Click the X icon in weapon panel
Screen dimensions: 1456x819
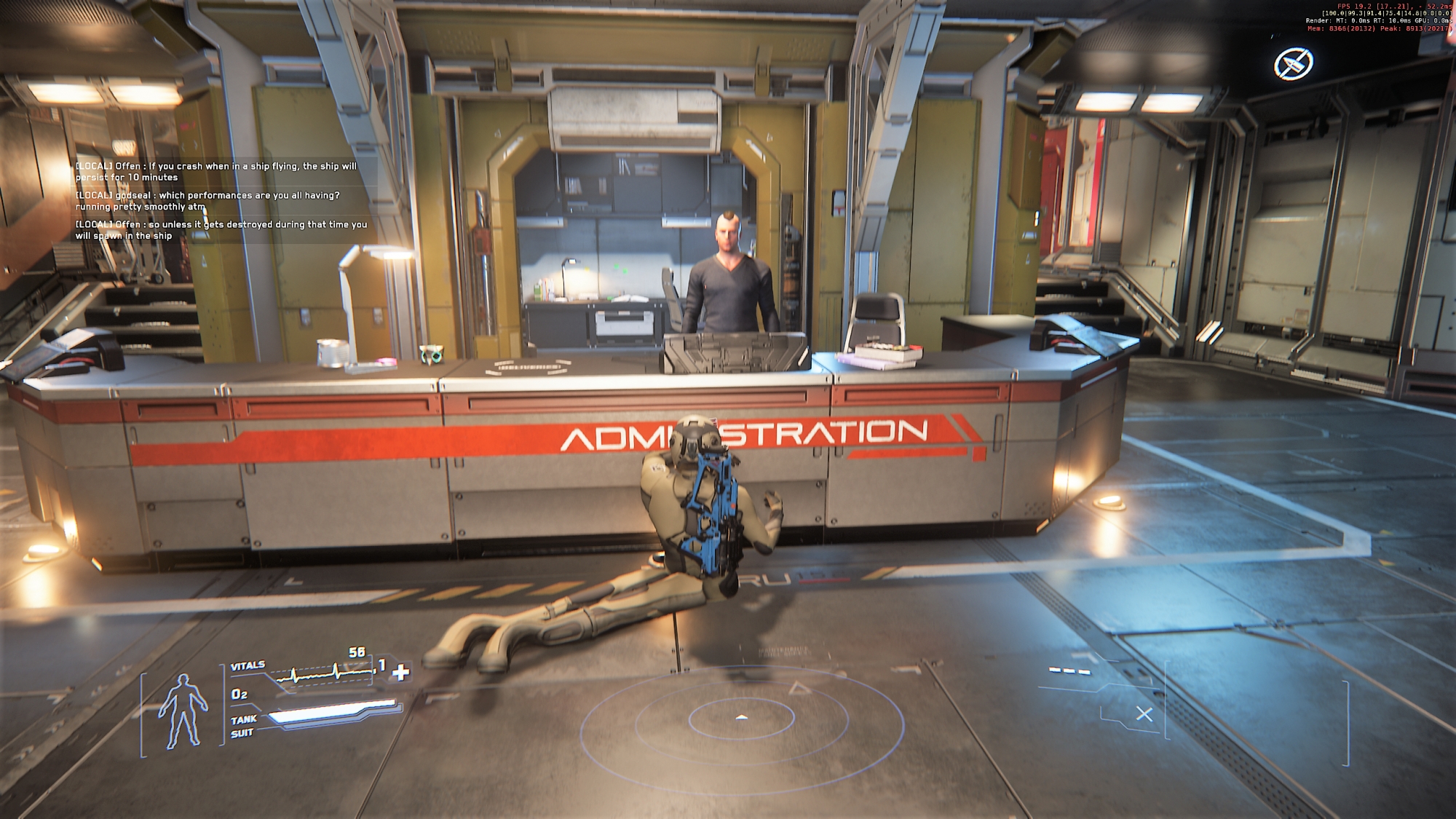pyautogui.click(x=1144, y=714)
